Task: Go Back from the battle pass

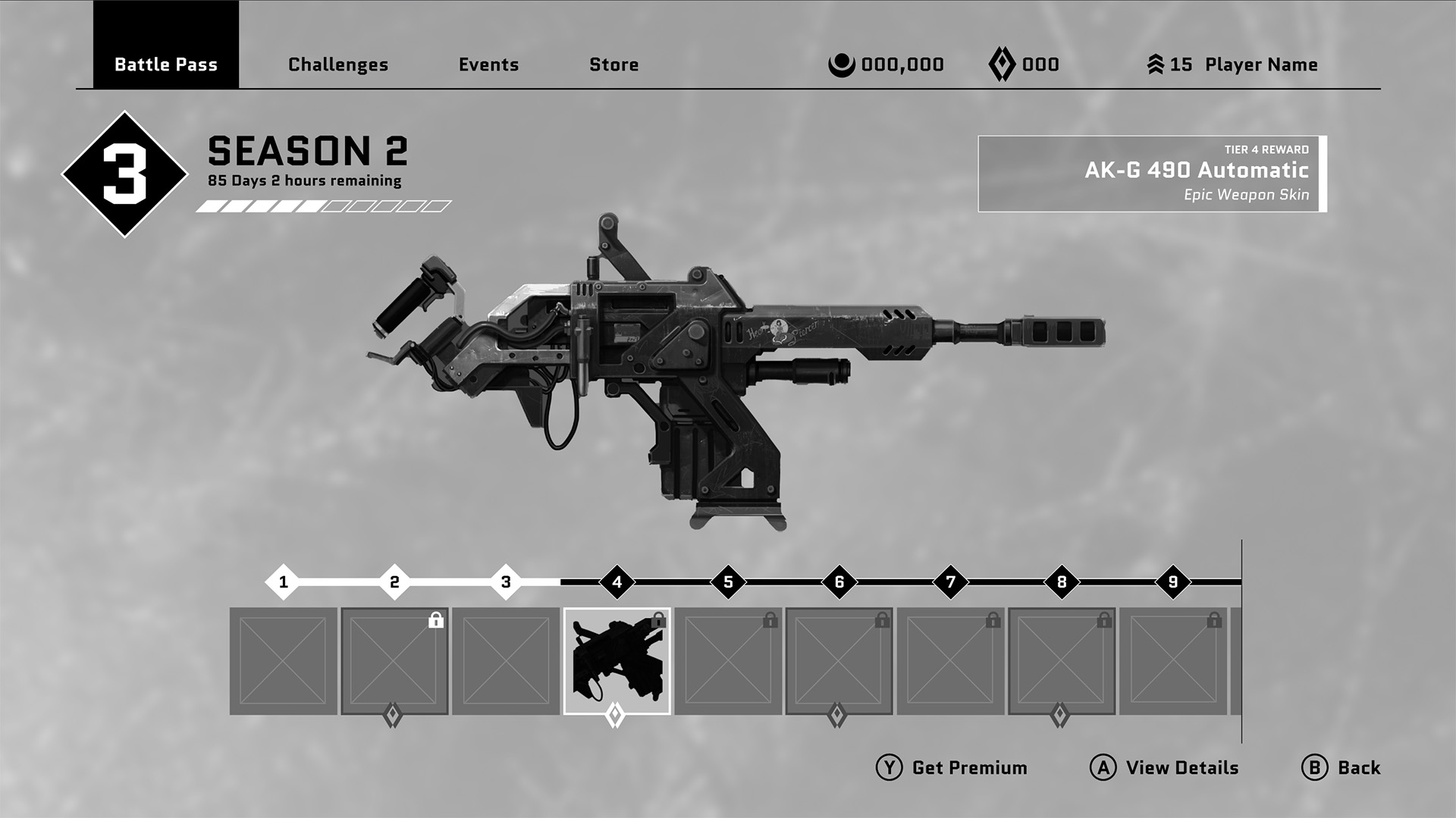Action: pyautogui.click(x=1341, y=768)
